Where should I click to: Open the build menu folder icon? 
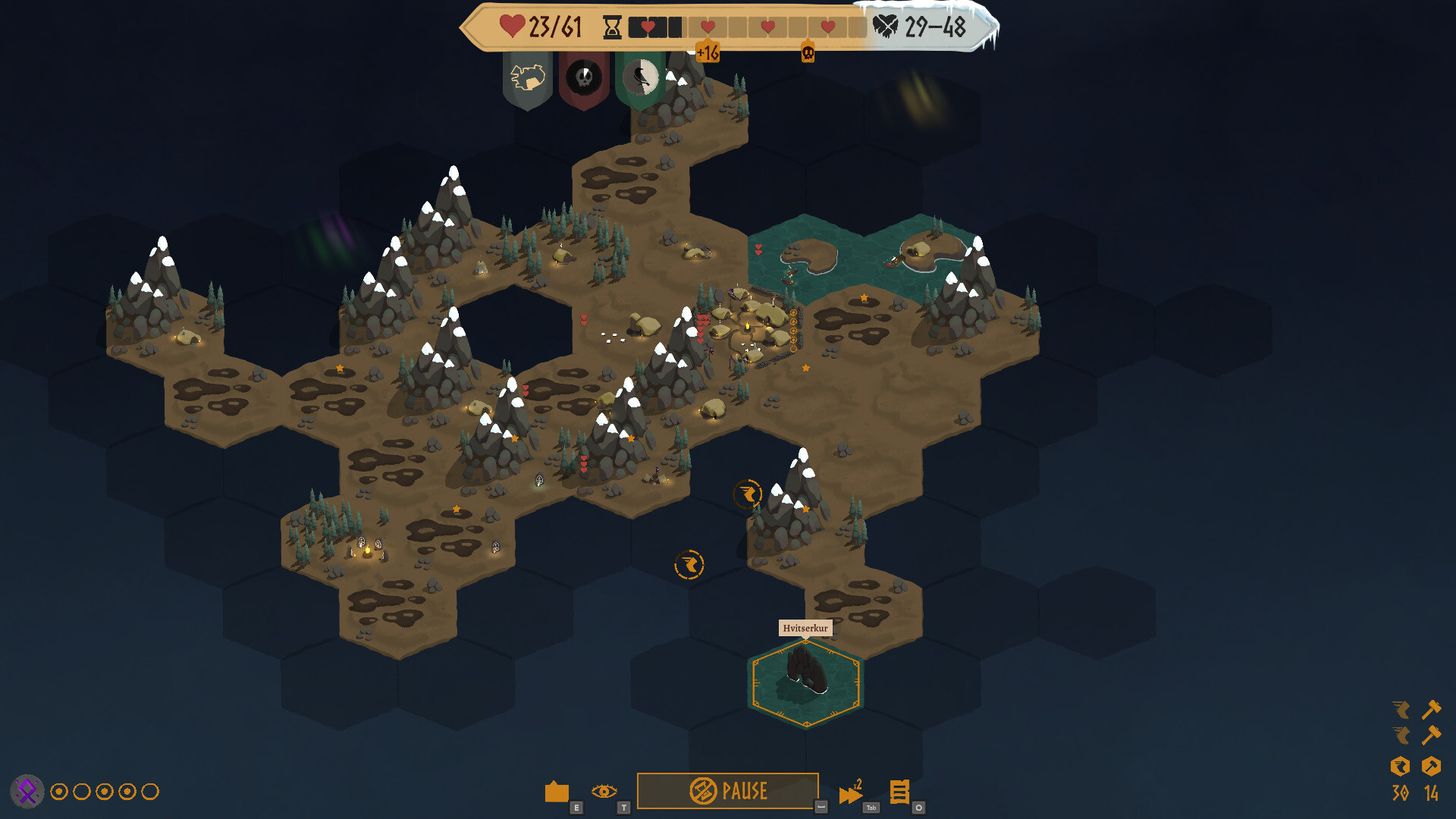556,792
